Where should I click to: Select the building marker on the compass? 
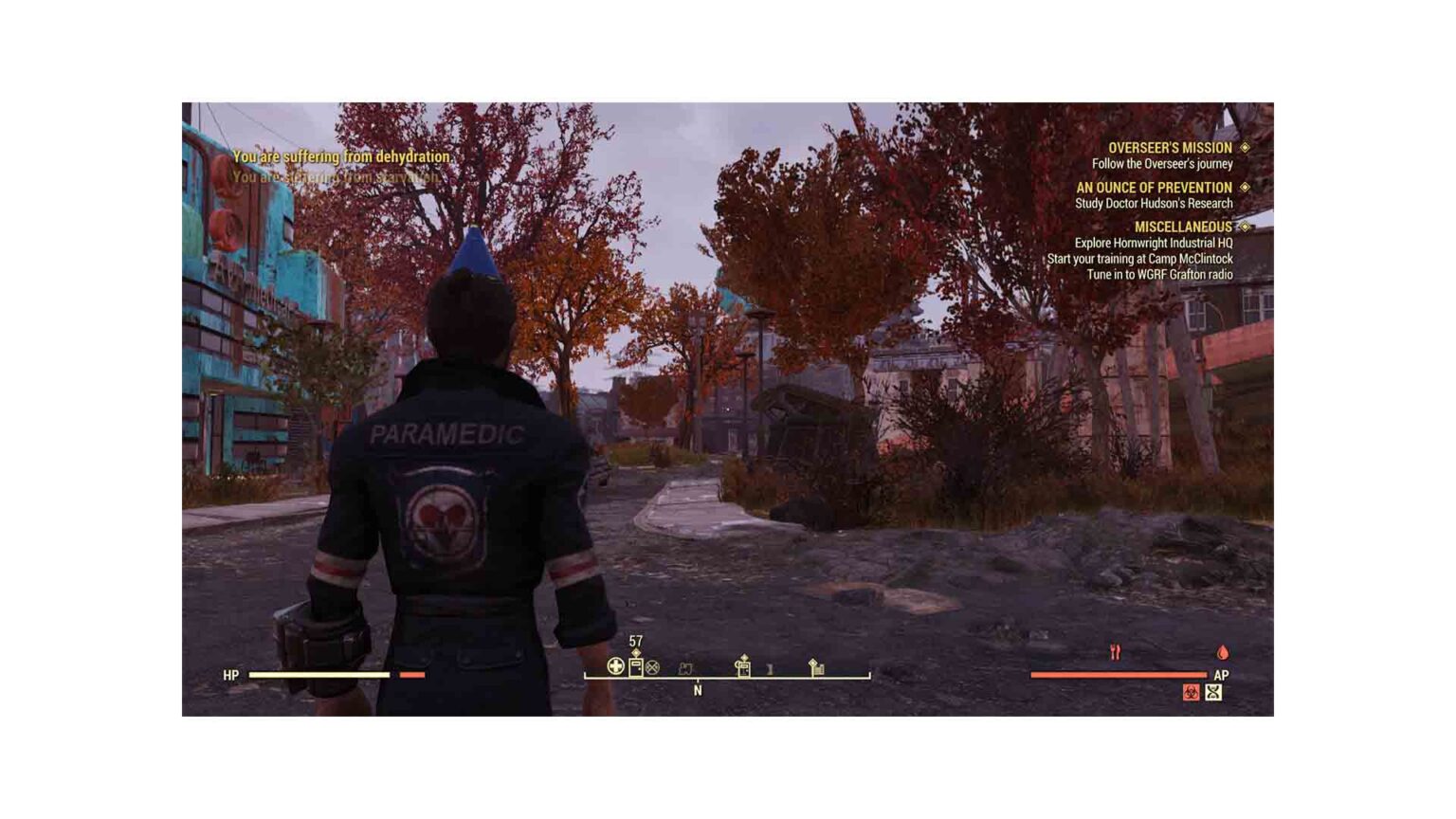click(x=816, y=668)
